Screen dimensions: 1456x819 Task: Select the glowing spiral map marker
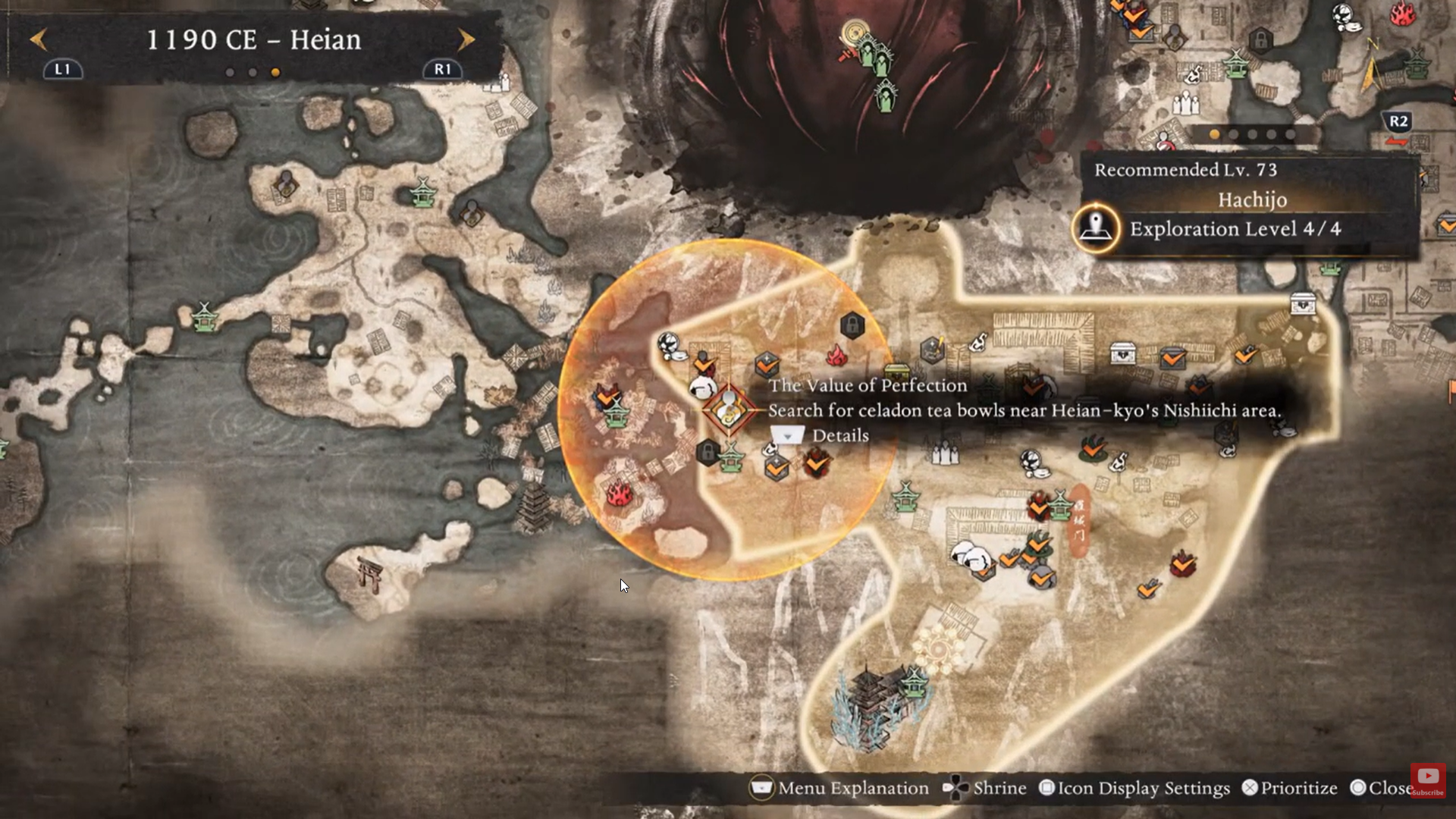click(x=939, y=649)
